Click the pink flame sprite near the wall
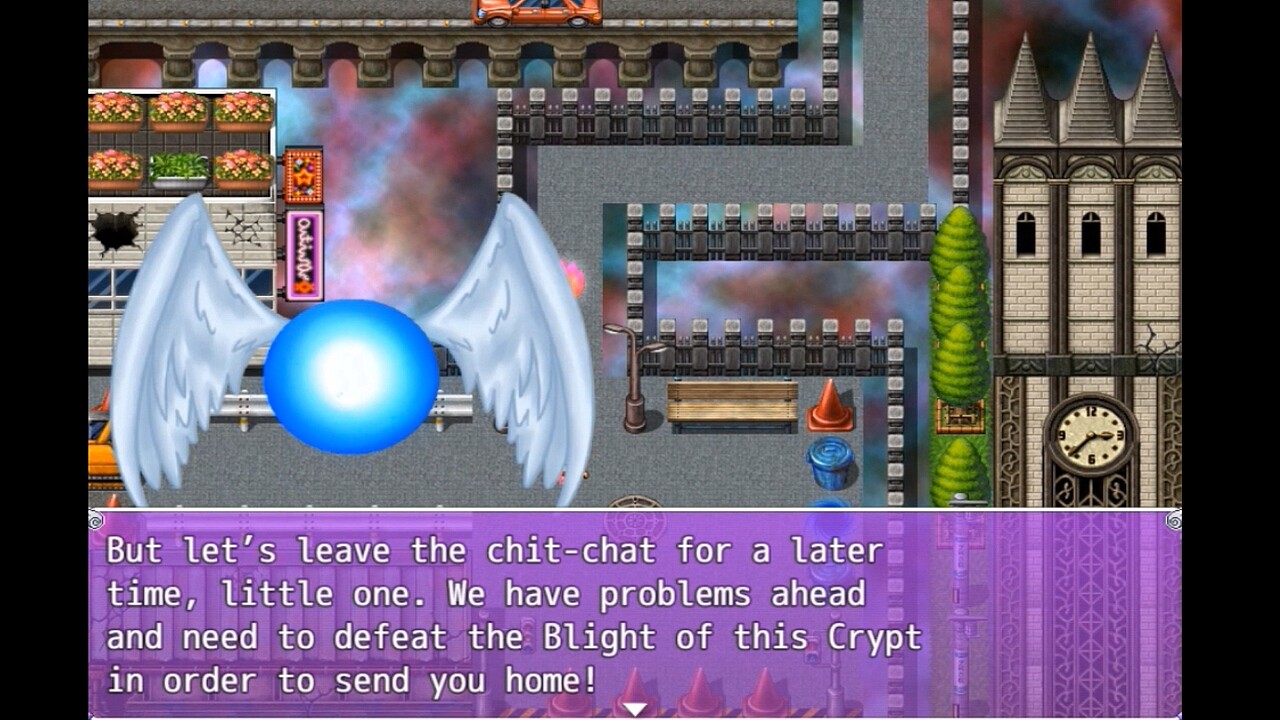The image size is (1280, 720). click(x=573, y=277)
